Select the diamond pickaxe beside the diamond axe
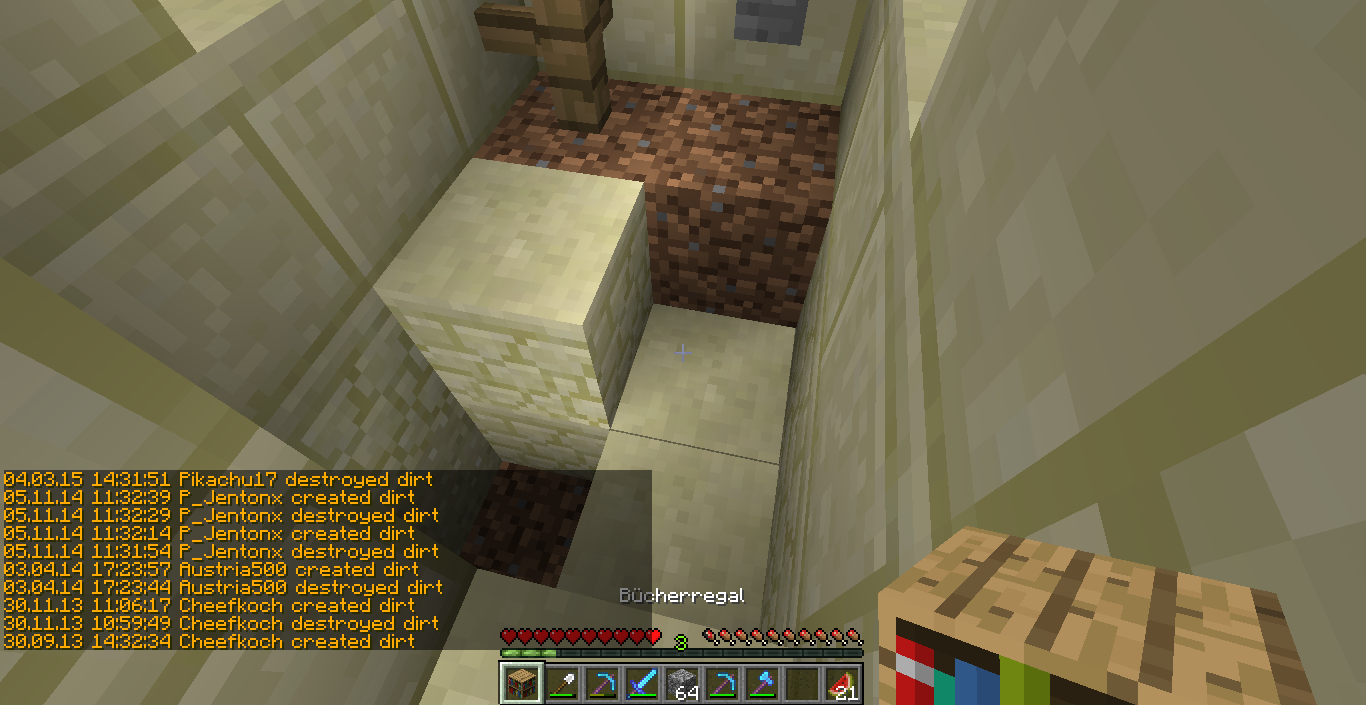Viewport: 1366px width, 705px height. [x=722, y=683]
